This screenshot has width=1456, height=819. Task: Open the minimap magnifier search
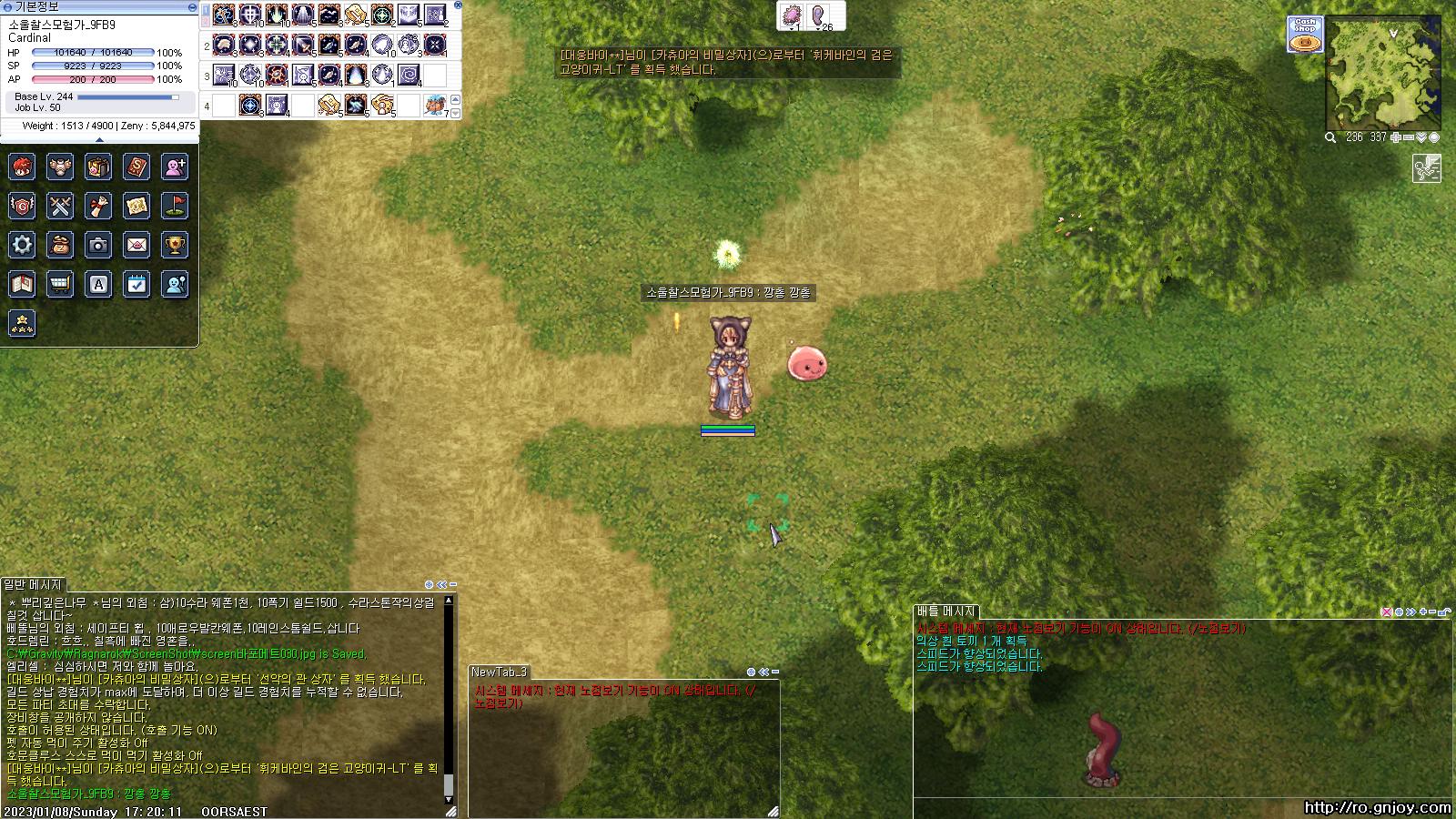coord(1330,137)
